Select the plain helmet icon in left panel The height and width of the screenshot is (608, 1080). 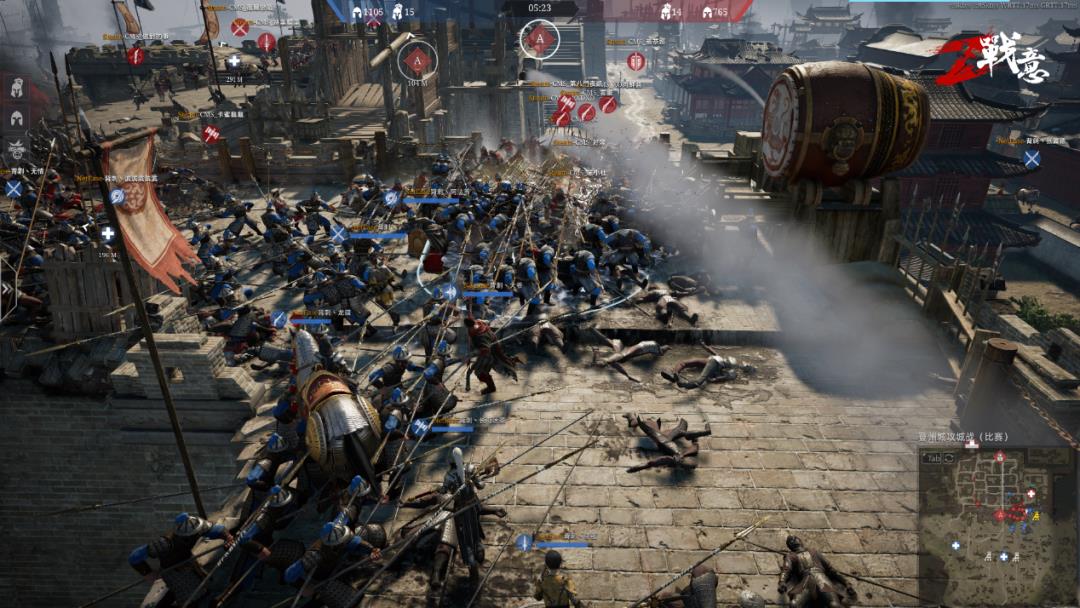17,118
